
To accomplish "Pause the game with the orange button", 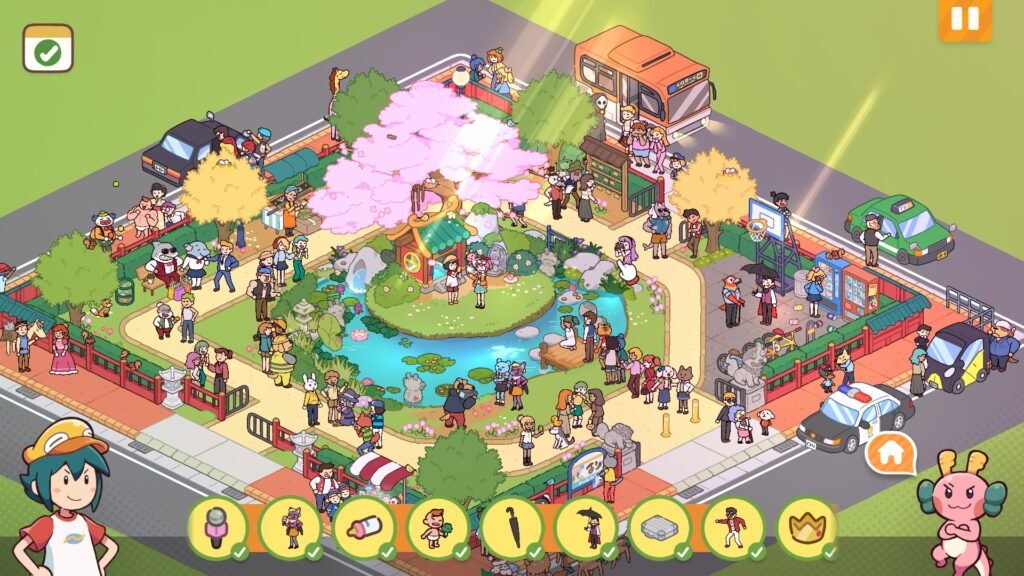I will (x=964, y=20).
